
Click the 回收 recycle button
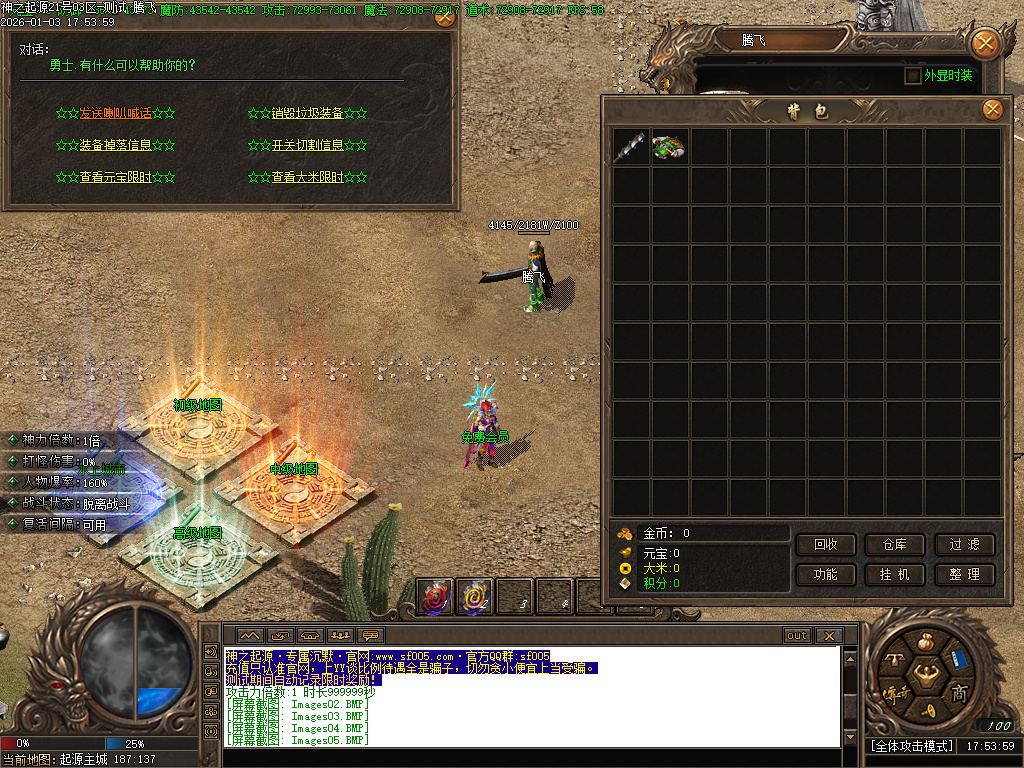tap(826, 545)
